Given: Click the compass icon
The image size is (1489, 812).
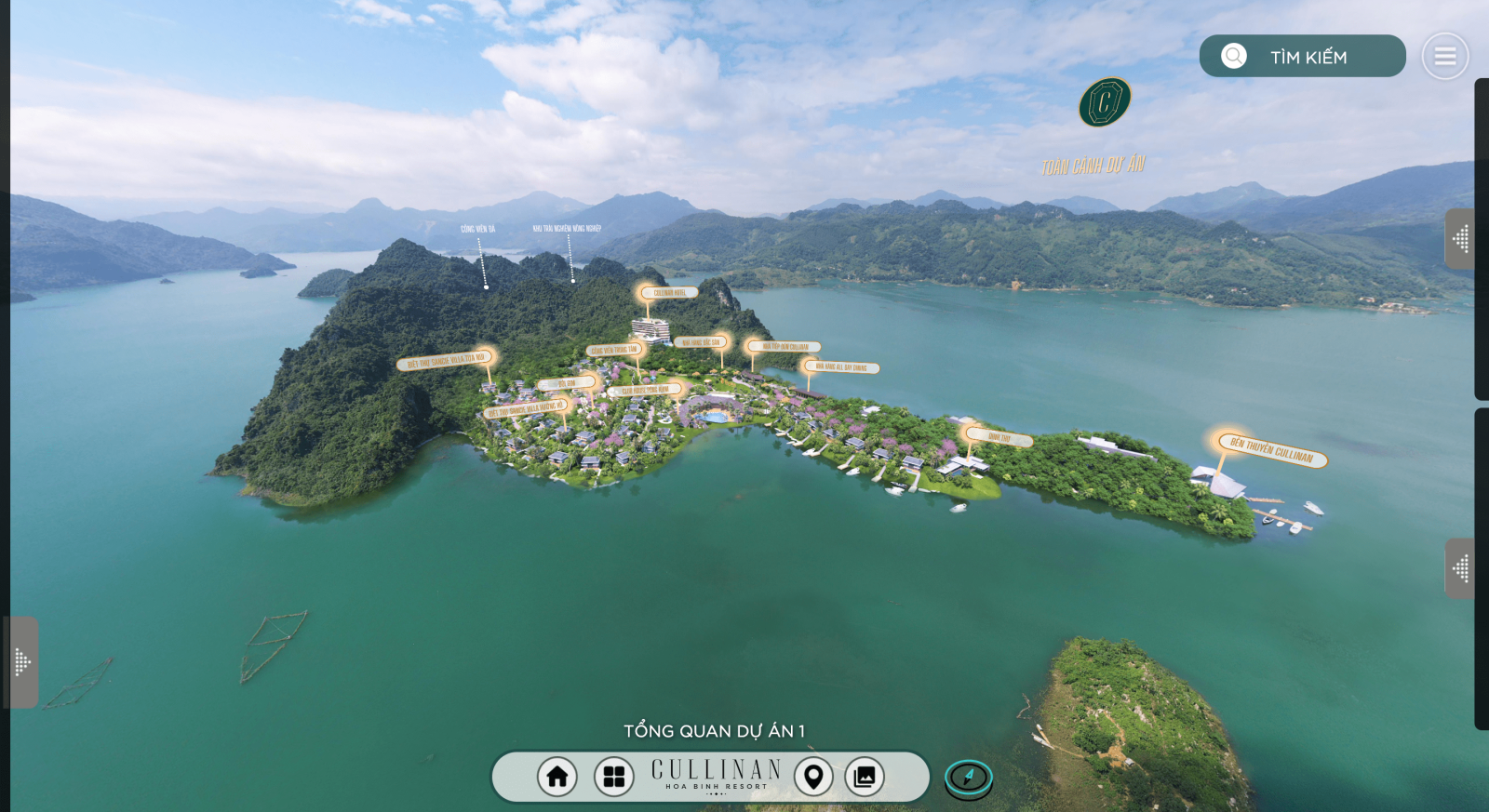Looking at the screenshot, I should [x=969, y=778].
